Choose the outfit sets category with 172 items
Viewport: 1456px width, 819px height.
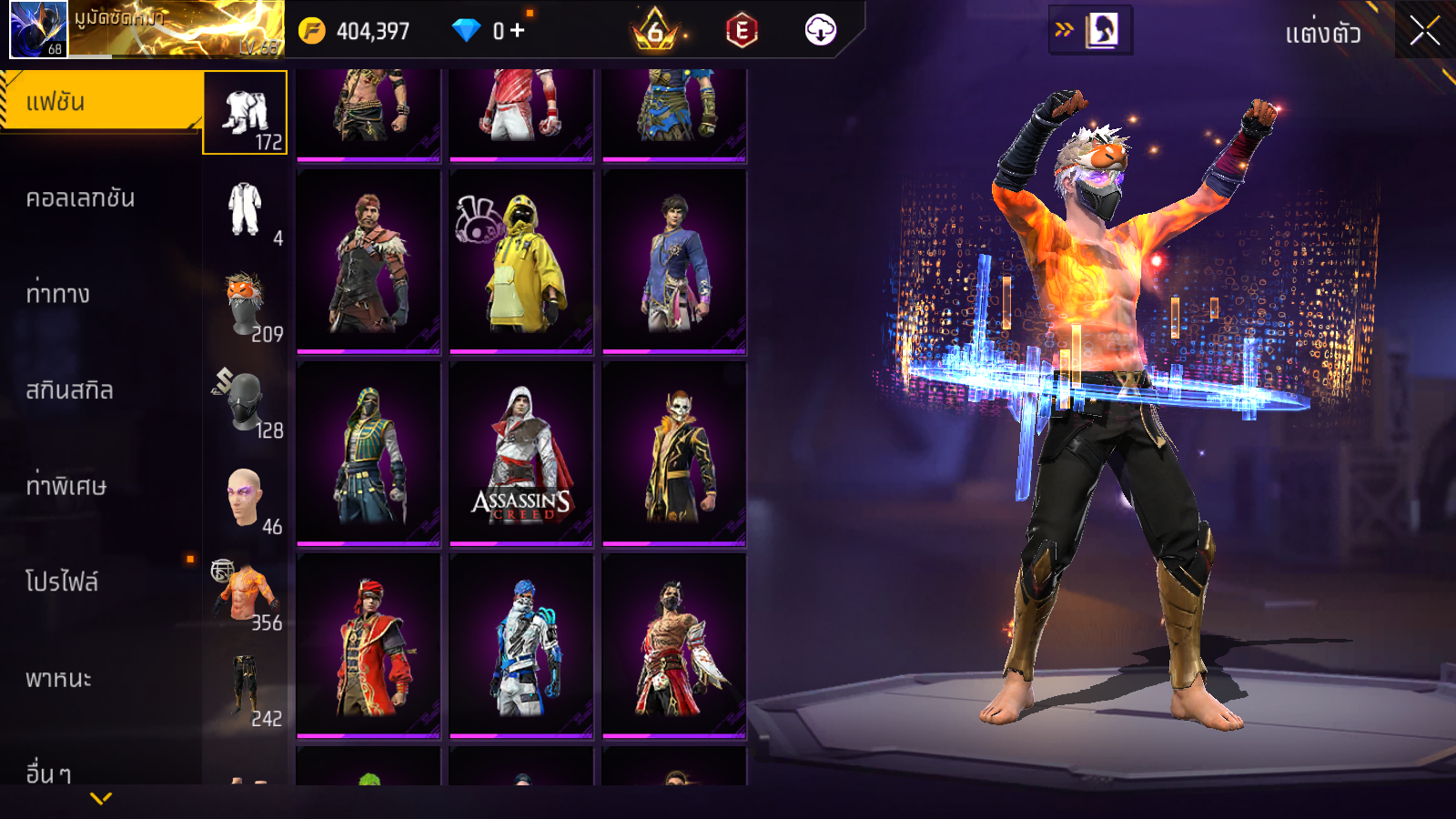pyautogui.click(x=245, y=113)
